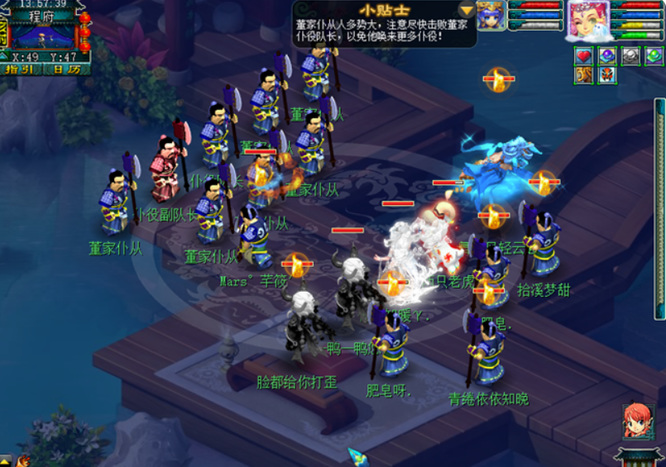This screenshot has height=467, width=666.
Task: Select the blue-haired pet portrait
Action: (x=490, y=17)
